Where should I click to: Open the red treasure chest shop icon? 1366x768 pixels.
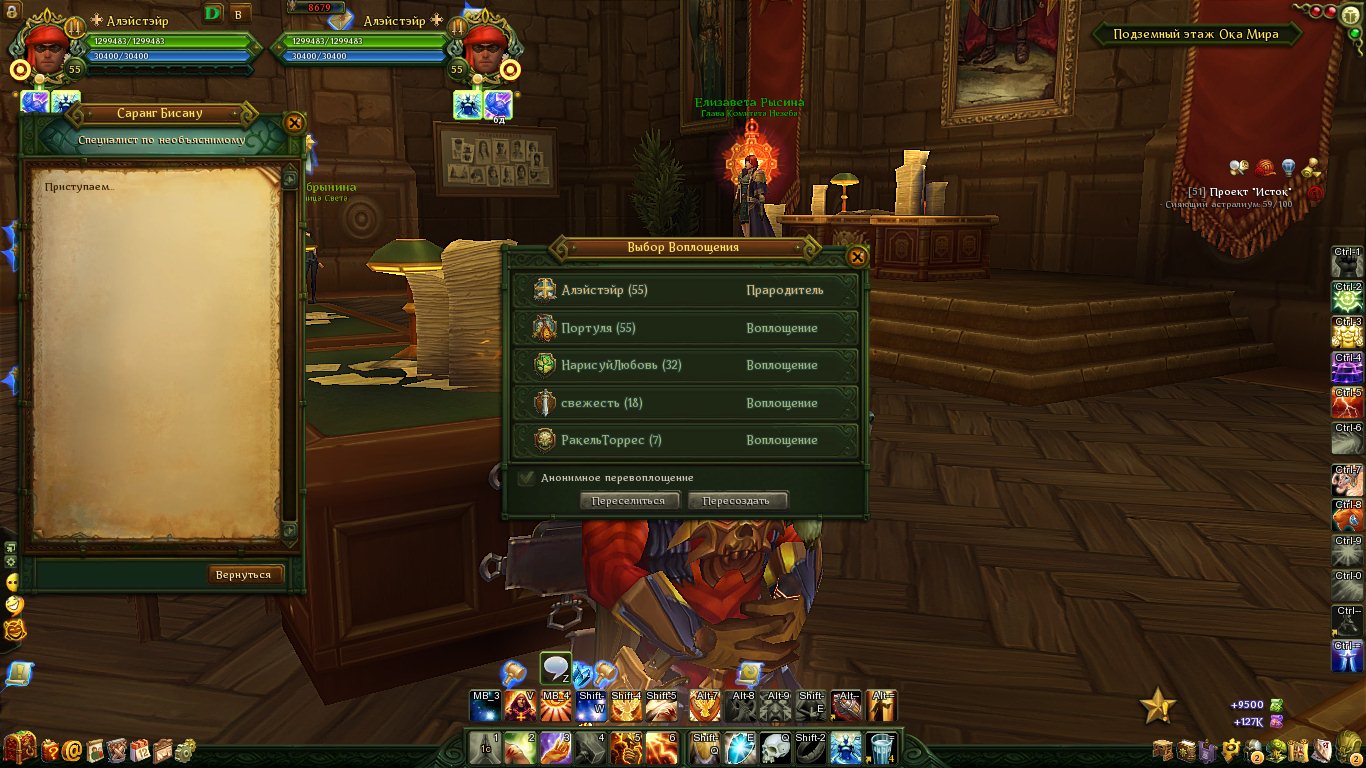pos(19,748)
